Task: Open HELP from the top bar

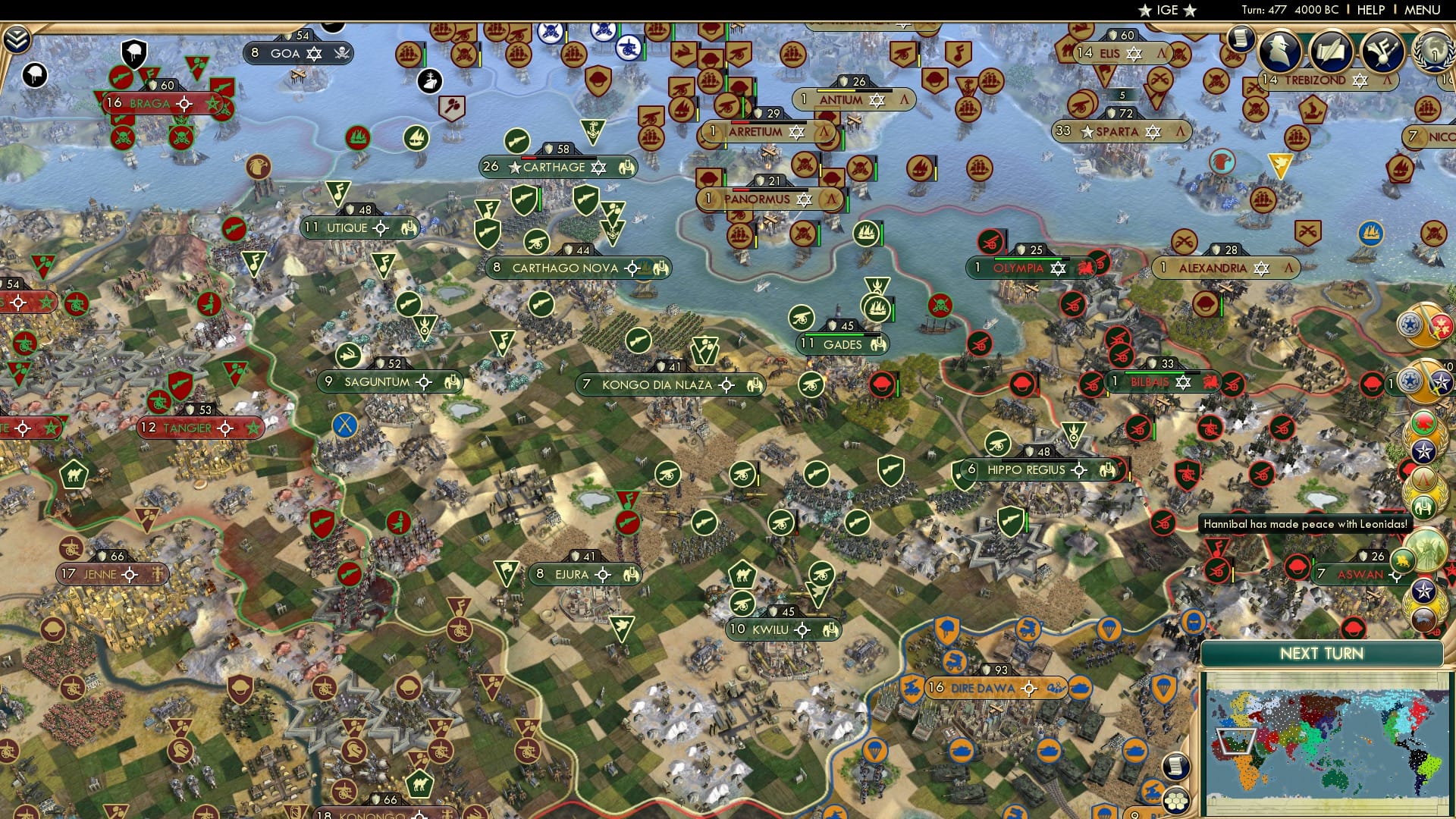Action: [1370, 10]
